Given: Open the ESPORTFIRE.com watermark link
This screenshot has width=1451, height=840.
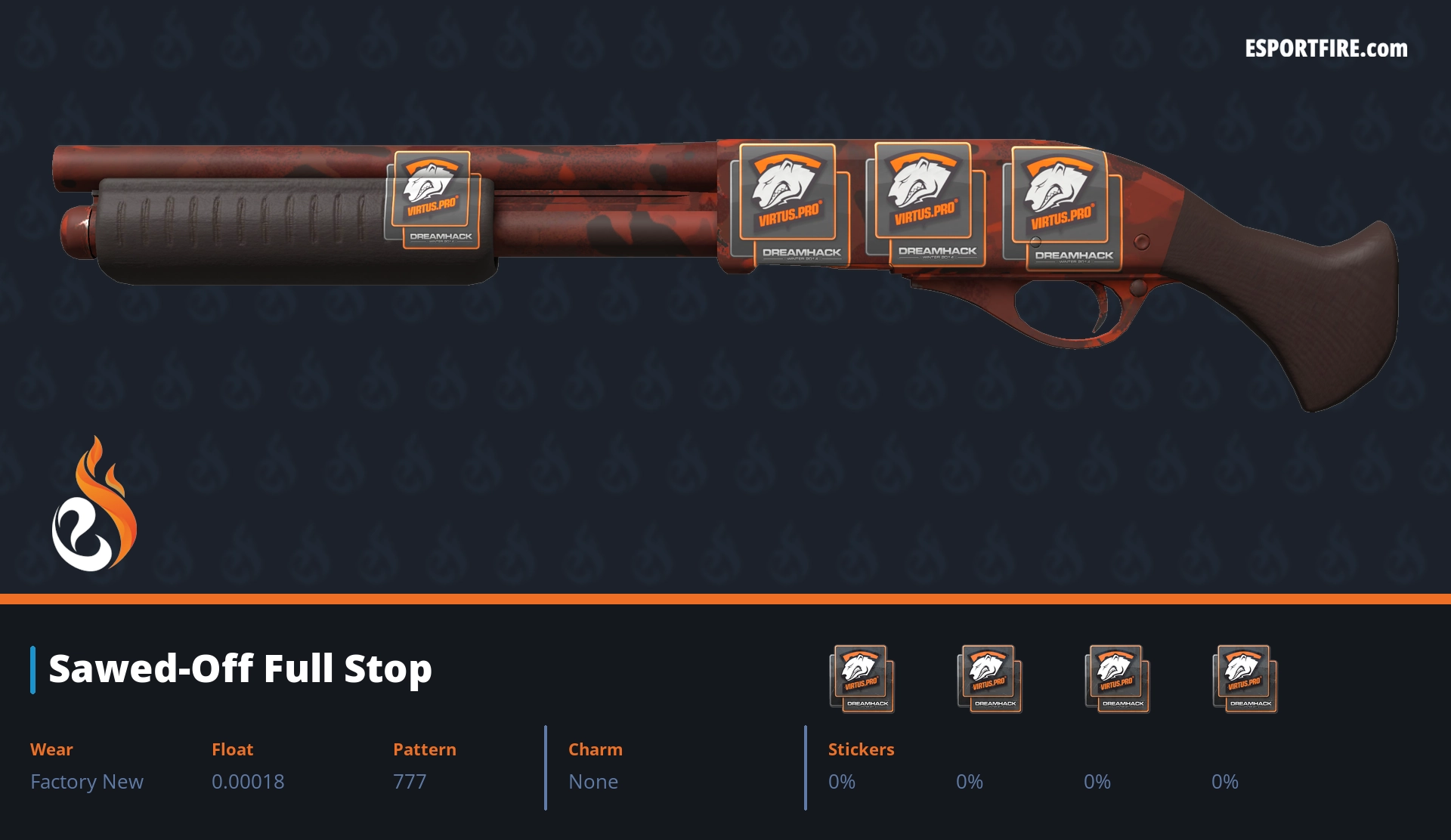Looking at the screenshot, I should 1326,49.
